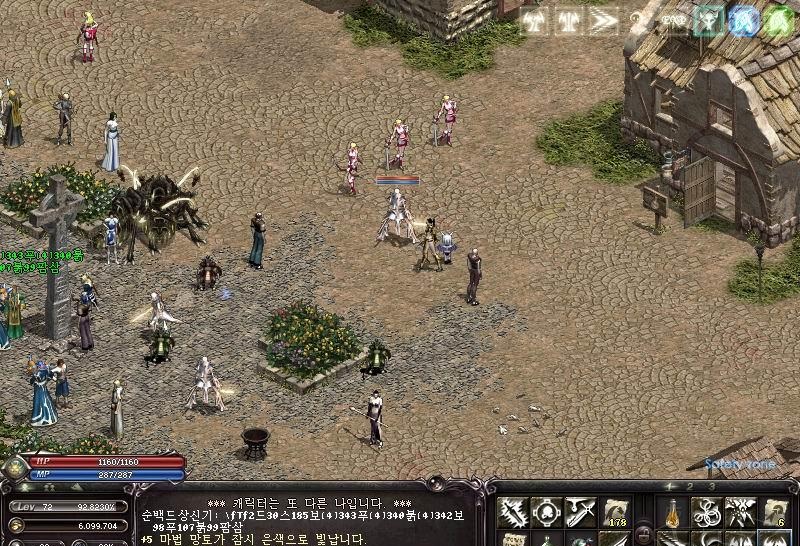Screen dimensions: 800x546
Task: Click the triple chevron haste icon
Action: pos(602,21)
